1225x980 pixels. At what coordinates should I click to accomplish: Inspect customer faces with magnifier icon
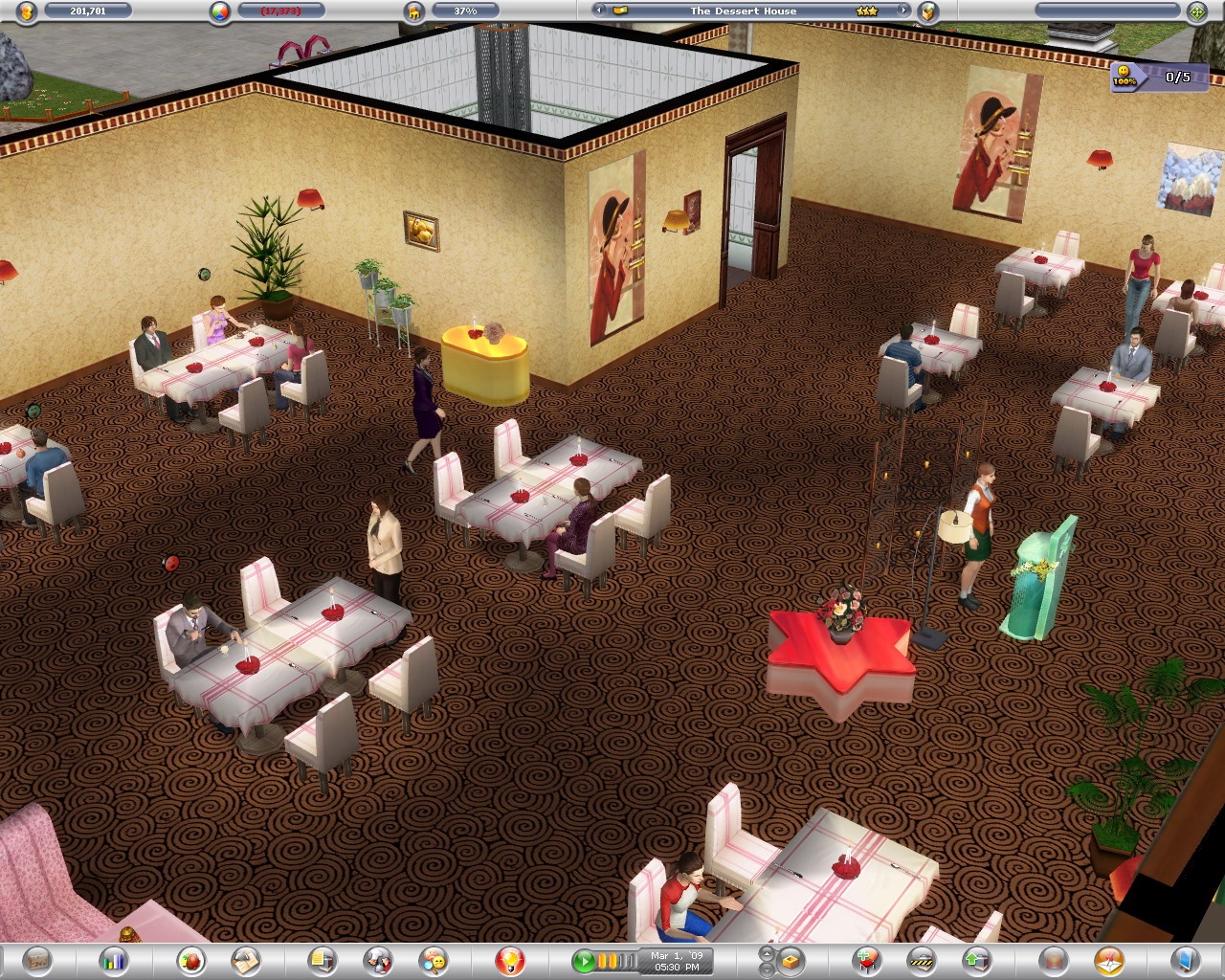pyautogui.click(x=434, y=959)
